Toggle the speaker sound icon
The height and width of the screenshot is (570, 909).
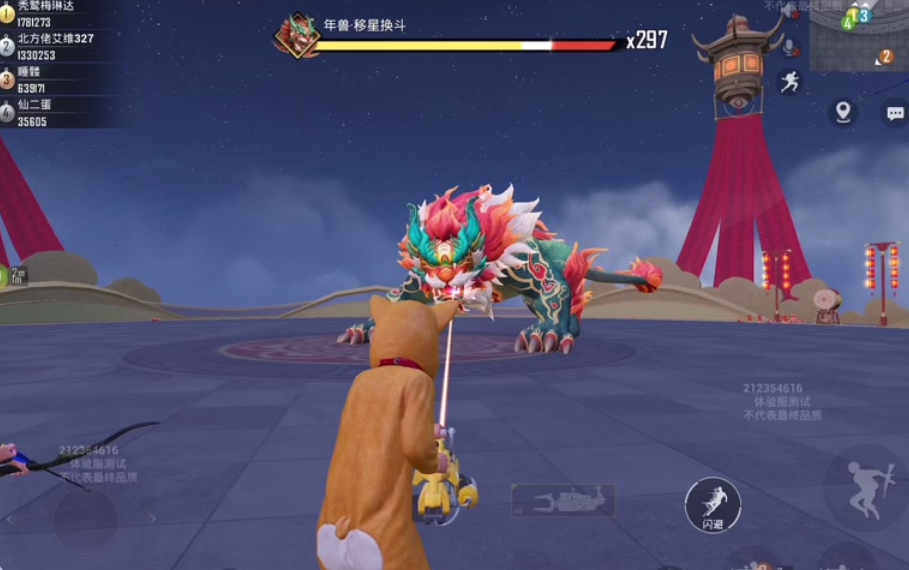click(x=790, y=14)
